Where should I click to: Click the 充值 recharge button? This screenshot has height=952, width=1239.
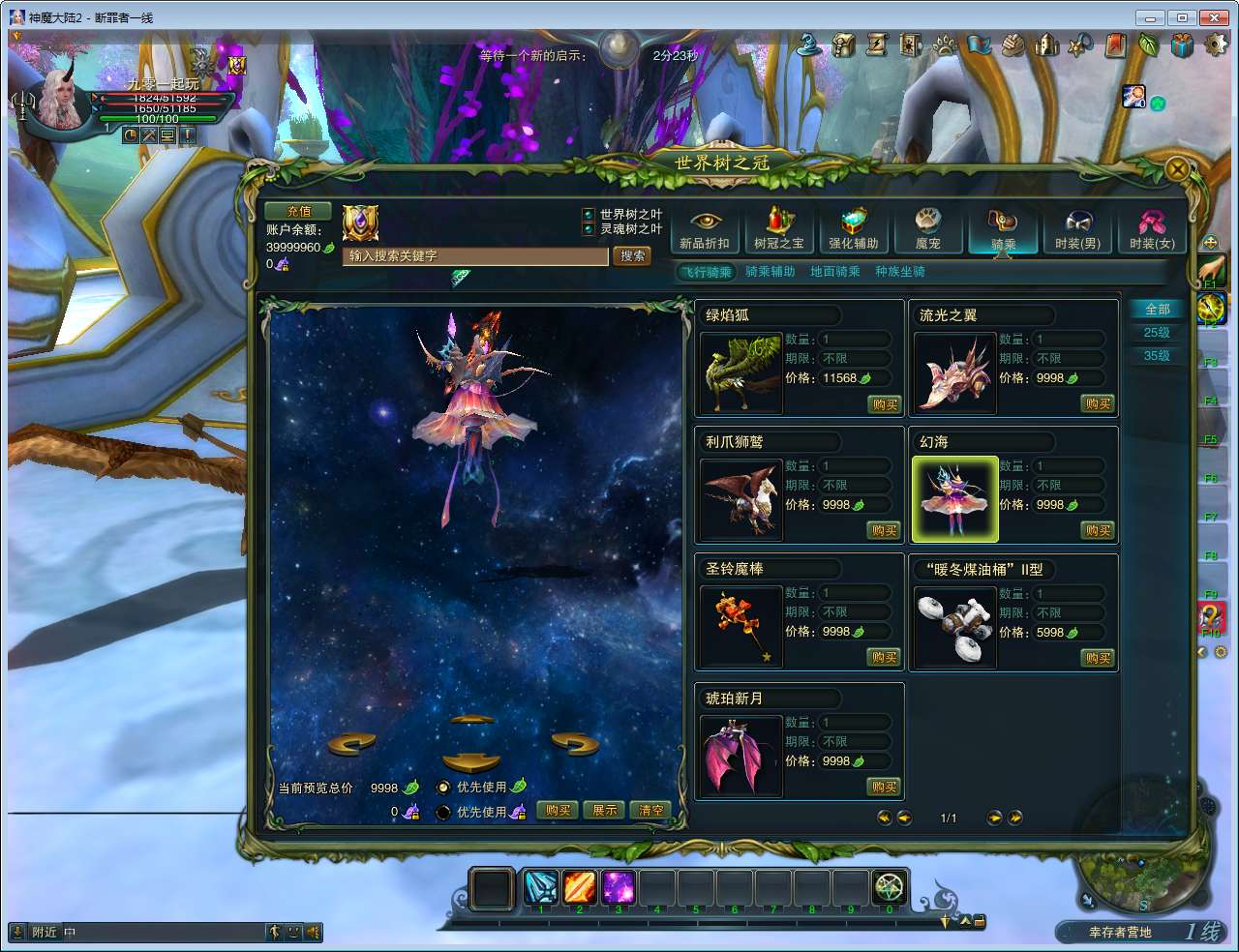pos(298,211)
